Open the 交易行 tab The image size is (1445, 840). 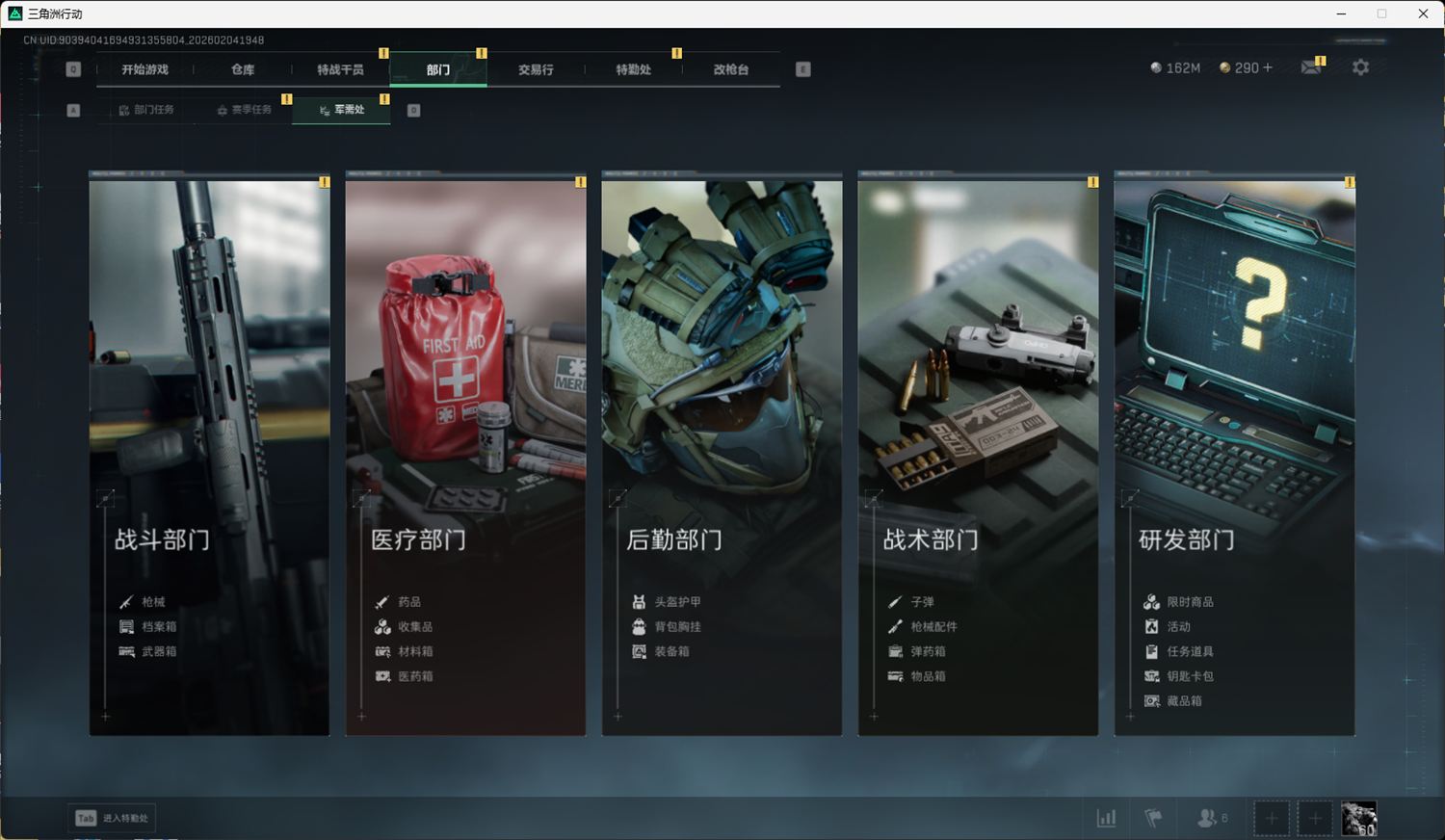(536, 69)
